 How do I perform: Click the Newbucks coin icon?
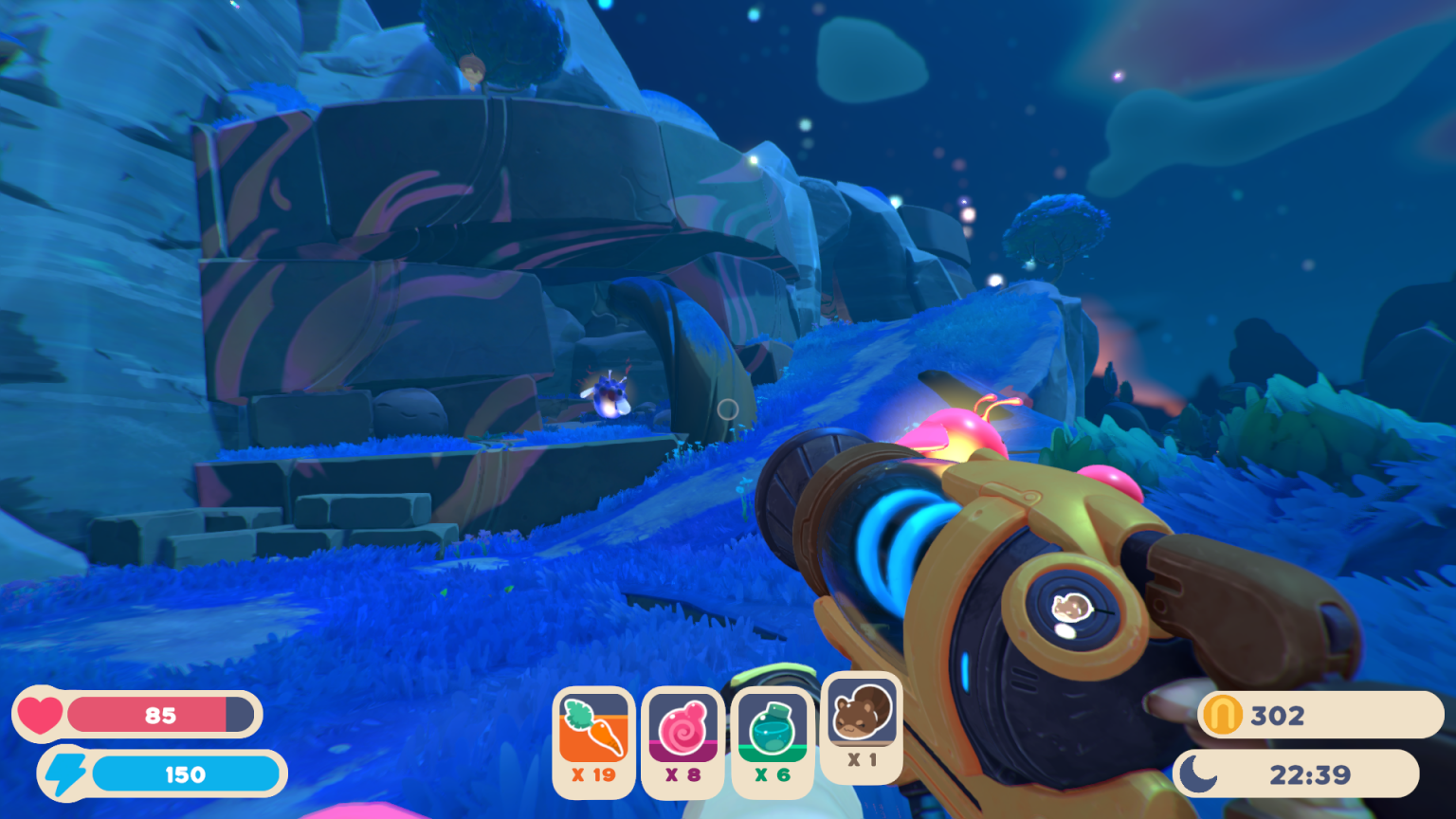coord(1221,716)
